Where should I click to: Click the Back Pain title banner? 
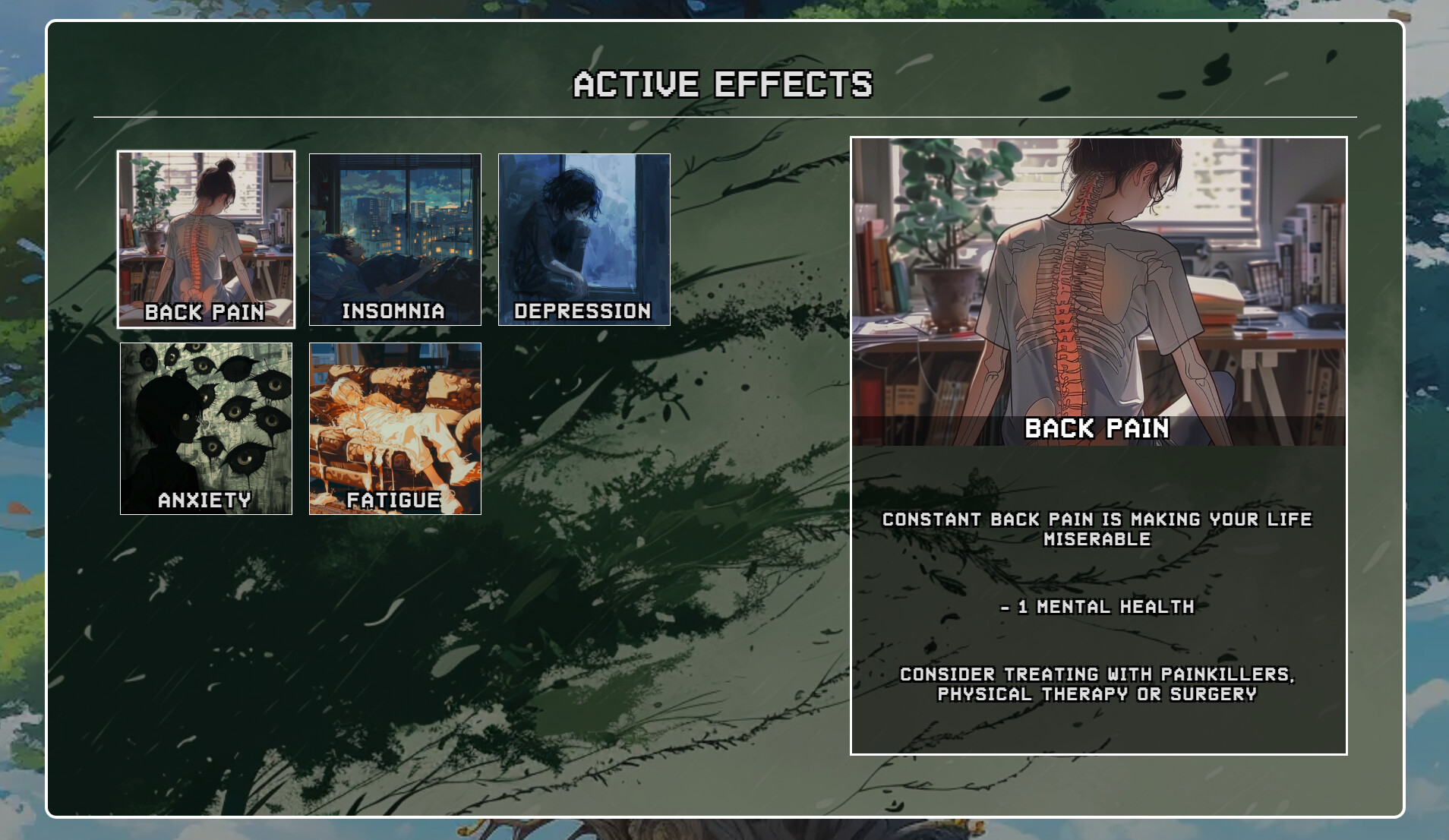pyautogui.click(x=1099, y=429)
